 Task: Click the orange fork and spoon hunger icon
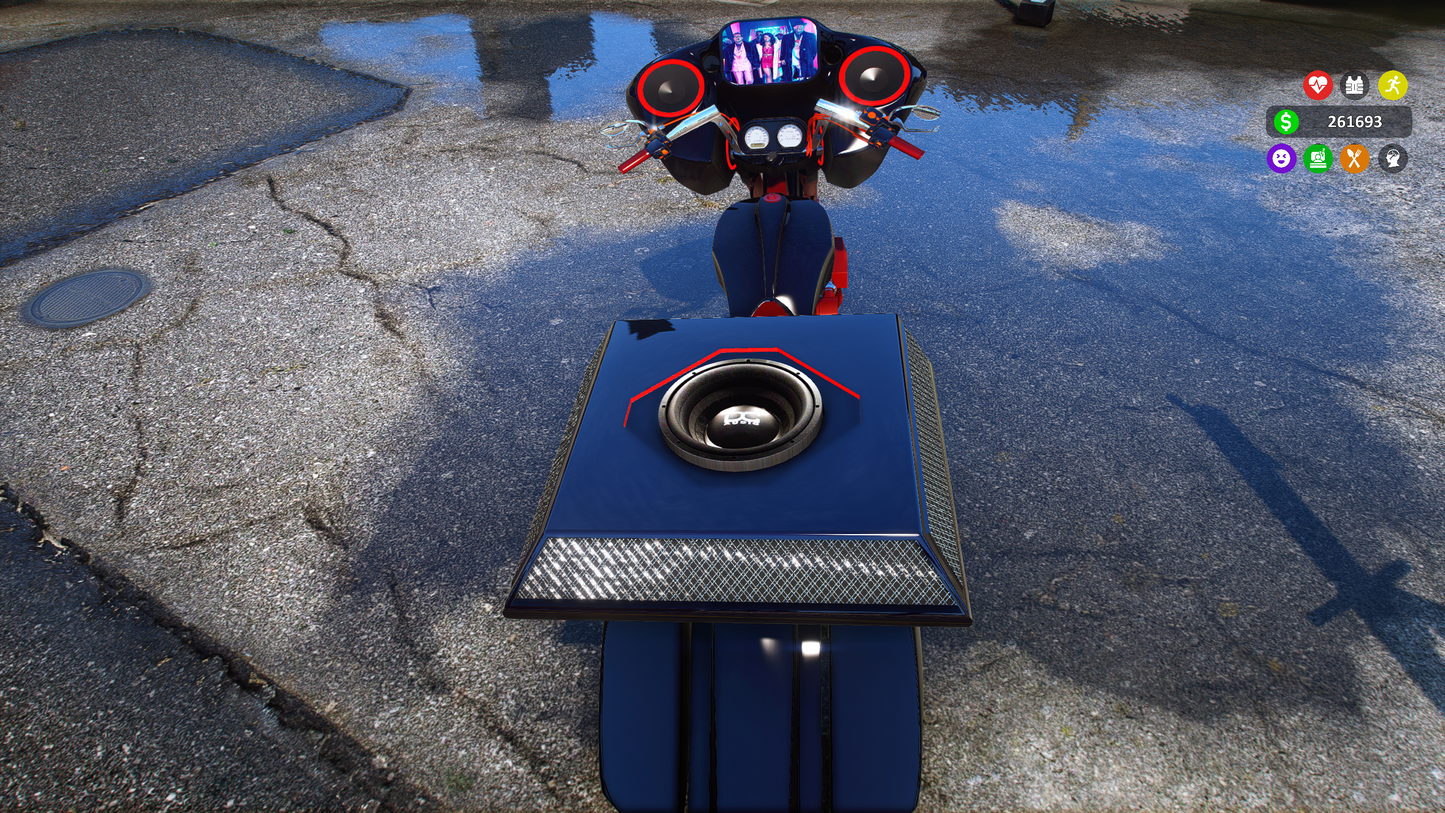[x=1354, y=158]
